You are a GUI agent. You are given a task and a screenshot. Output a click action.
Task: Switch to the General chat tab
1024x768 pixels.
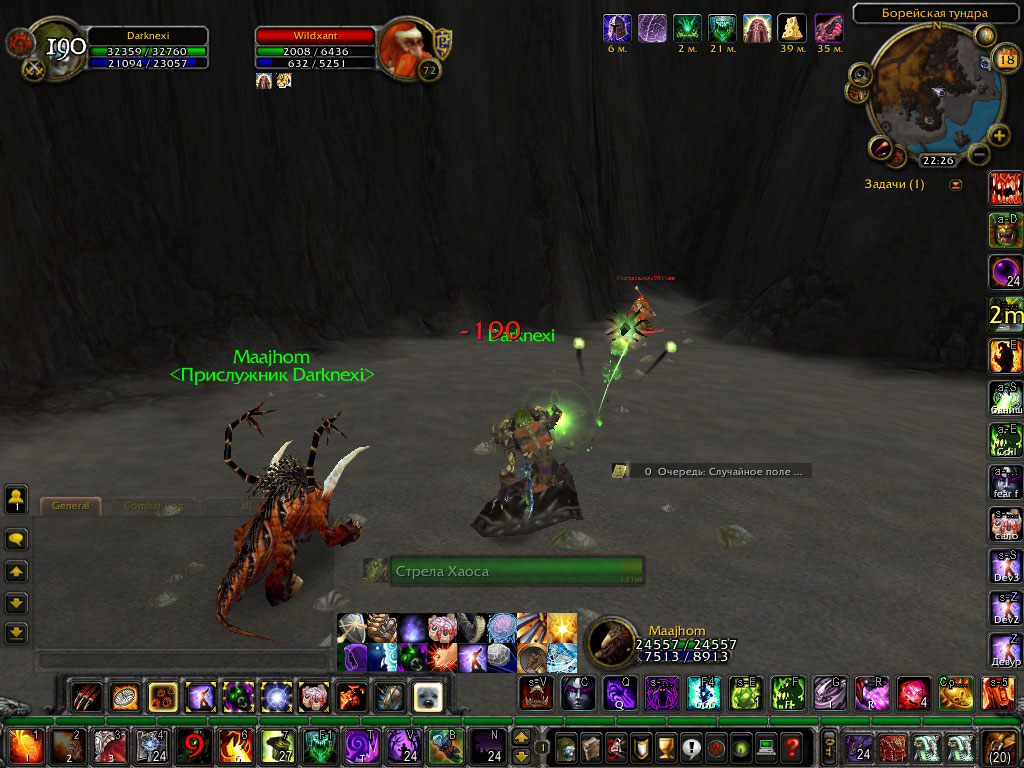click(x=71, y=506)
